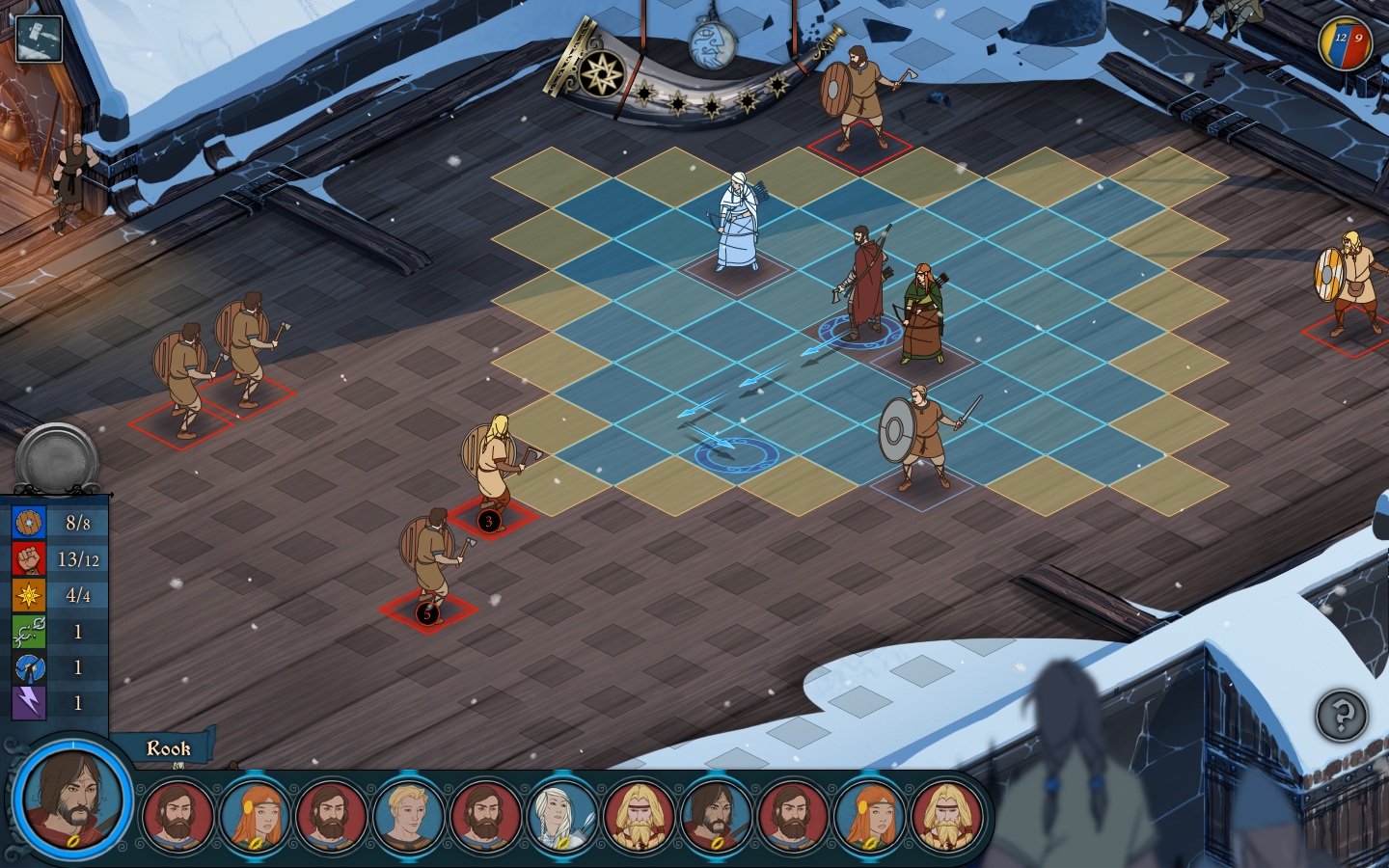
Task: Click the yellow star willpower stat icon
Action: point(29,595)
